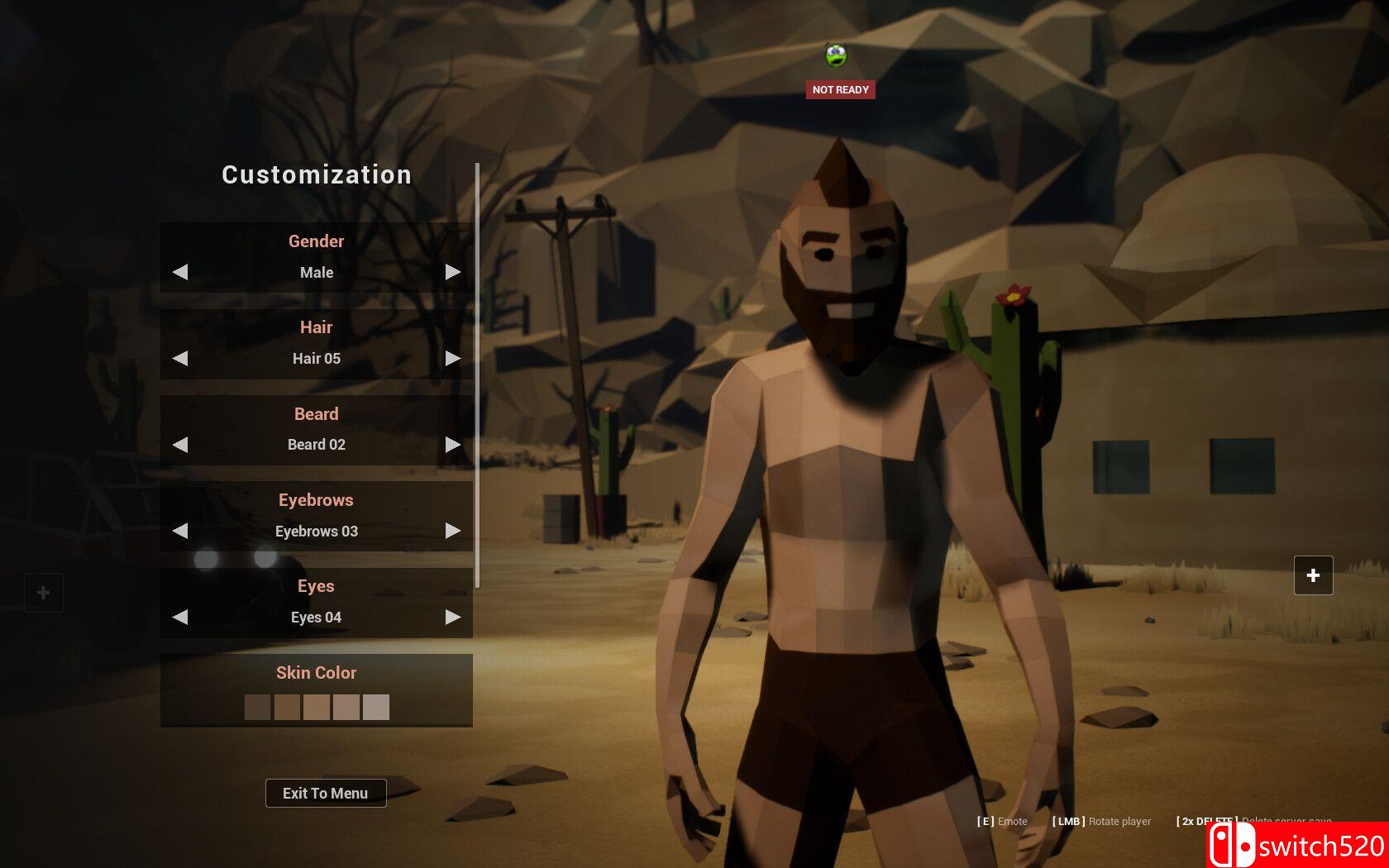Select the previous Hair style
The height and width of the screenshot is (868, 1389).
coord(180,358)
